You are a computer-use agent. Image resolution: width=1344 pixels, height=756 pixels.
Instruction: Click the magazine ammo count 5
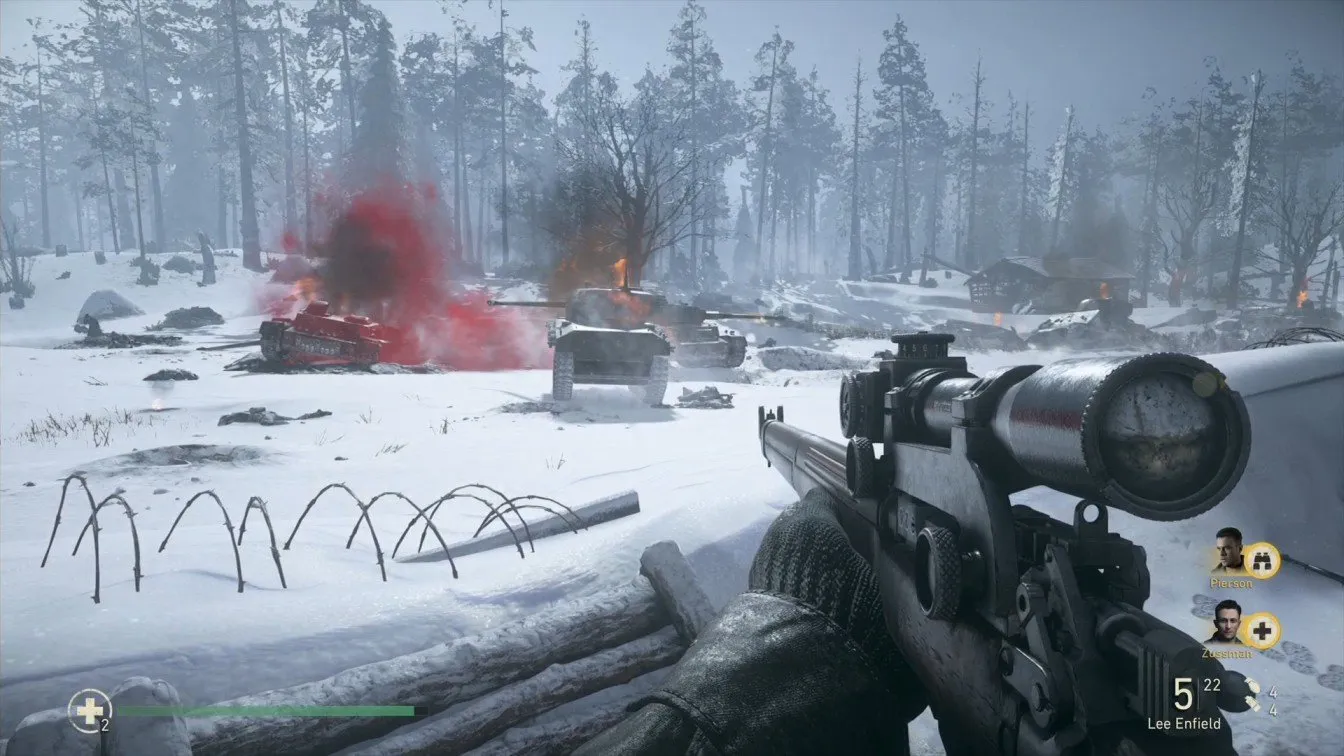[x=1181, y=694]
